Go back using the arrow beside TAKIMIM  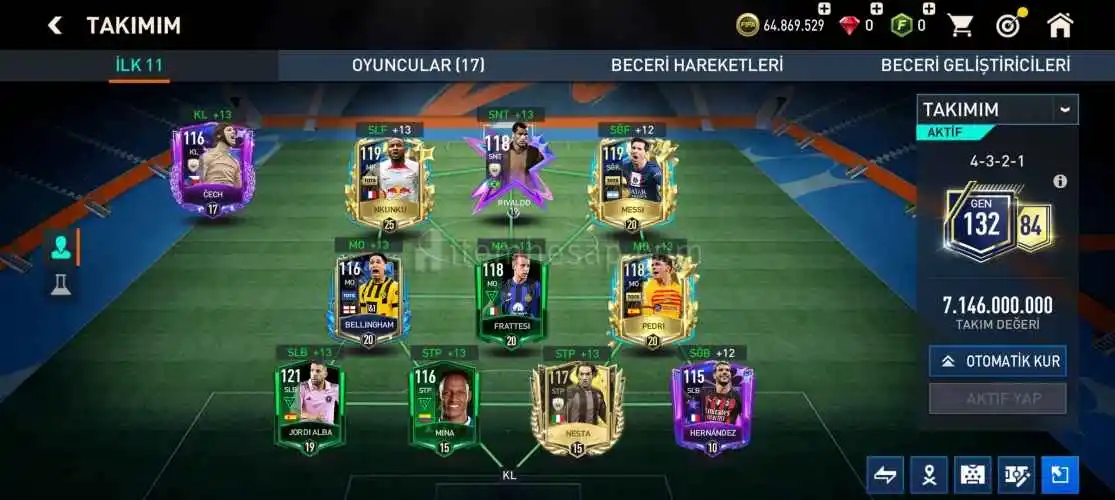pos(54,25)
